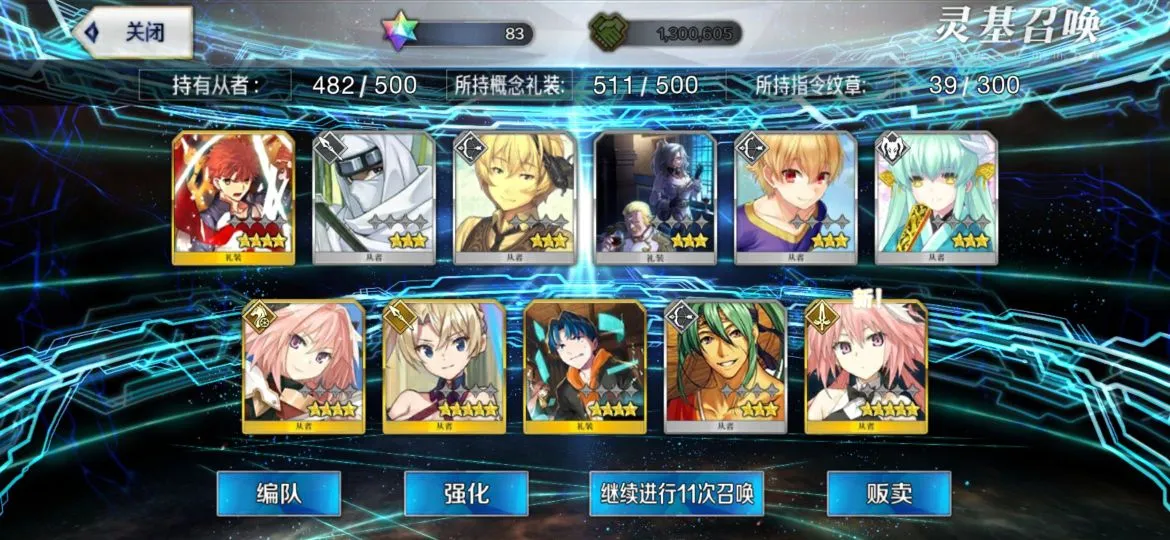Select the blonde five-star lancer servant card
This screenshot has height=540, width=1170.
444,366
